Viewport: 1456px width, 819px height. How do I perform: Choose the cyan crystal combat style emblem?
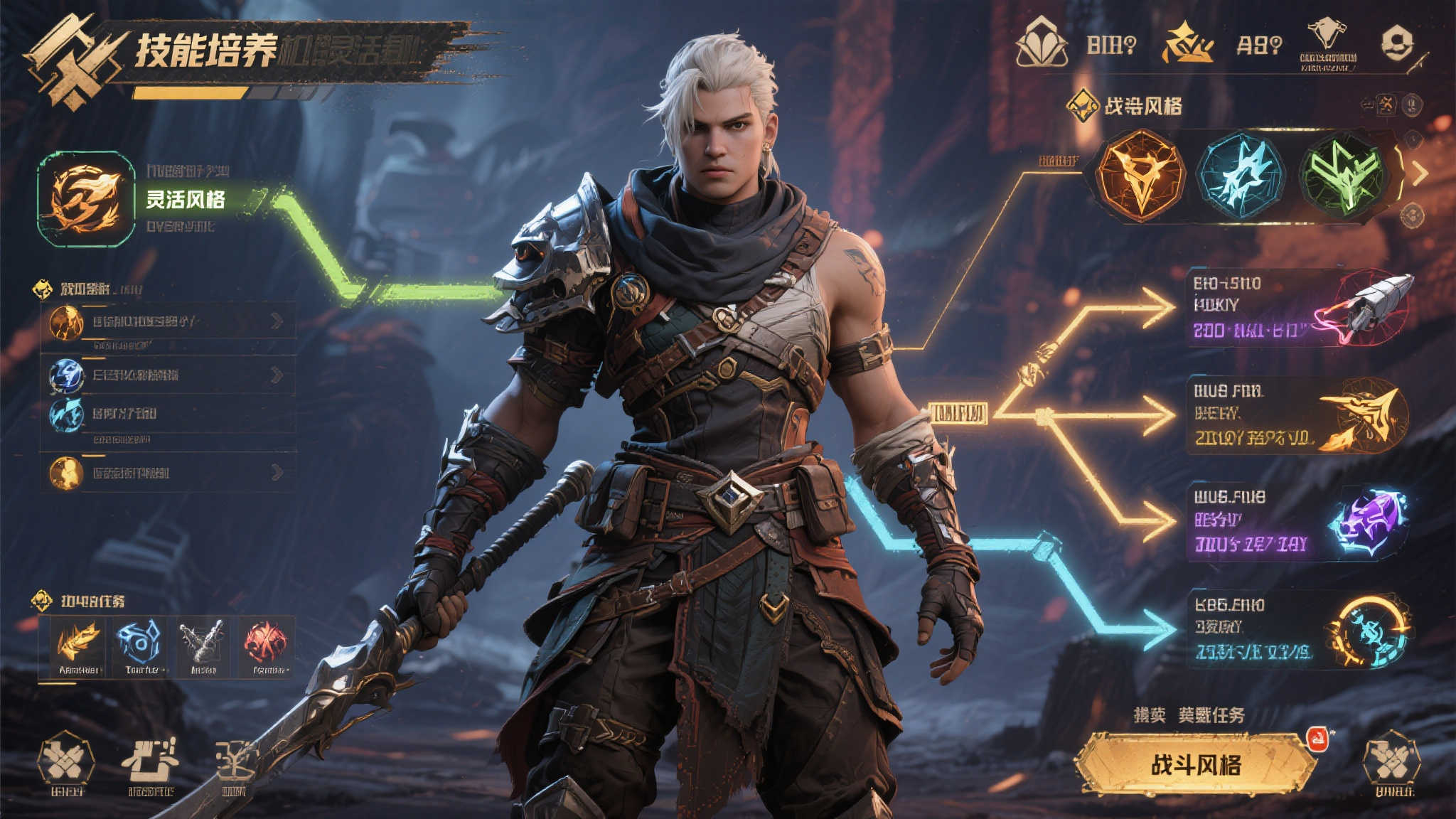tap(1241, 174)
